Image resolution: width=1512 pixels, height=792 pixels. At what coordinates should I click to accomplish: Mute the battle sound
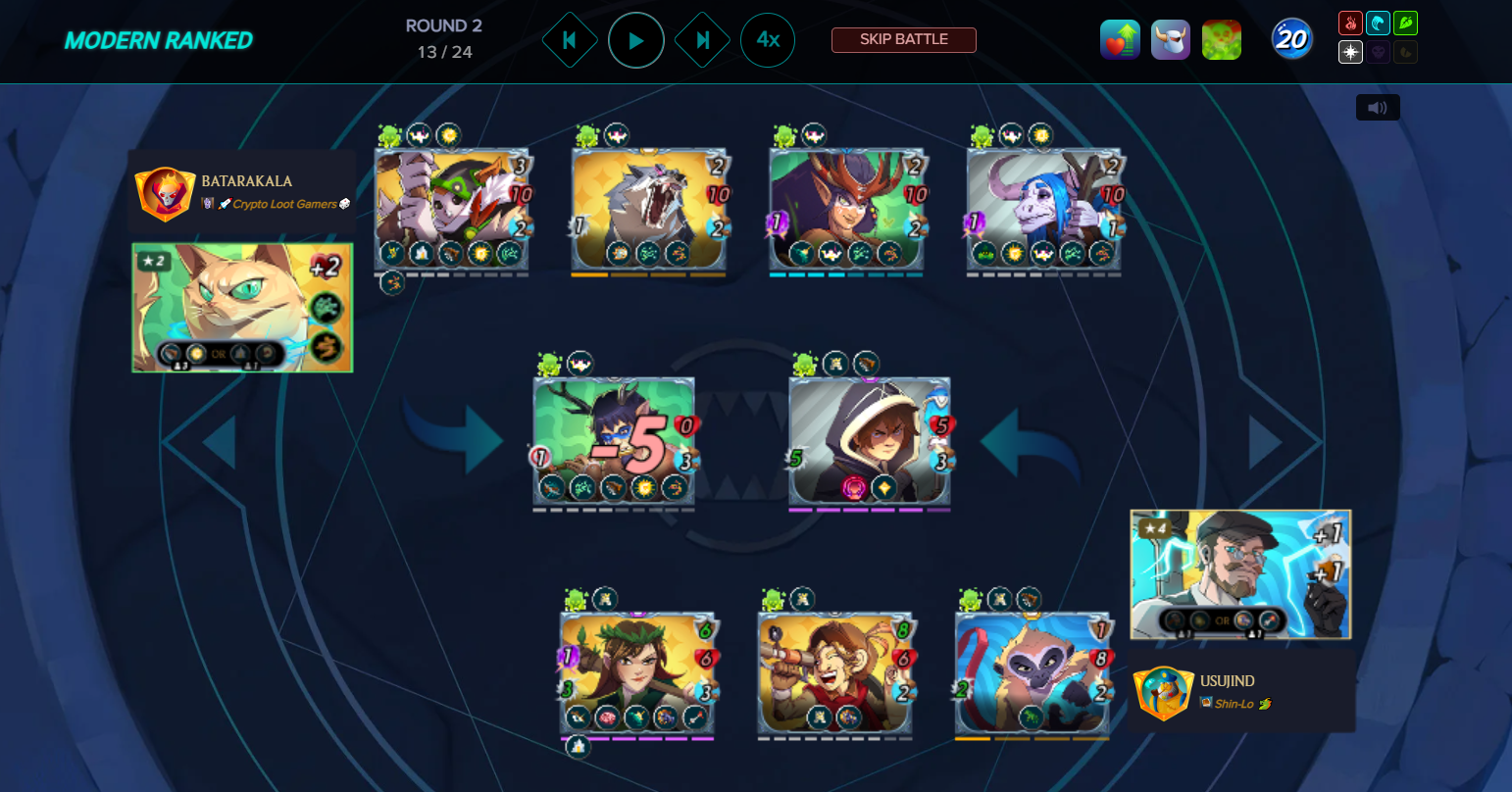point(1378,108)
